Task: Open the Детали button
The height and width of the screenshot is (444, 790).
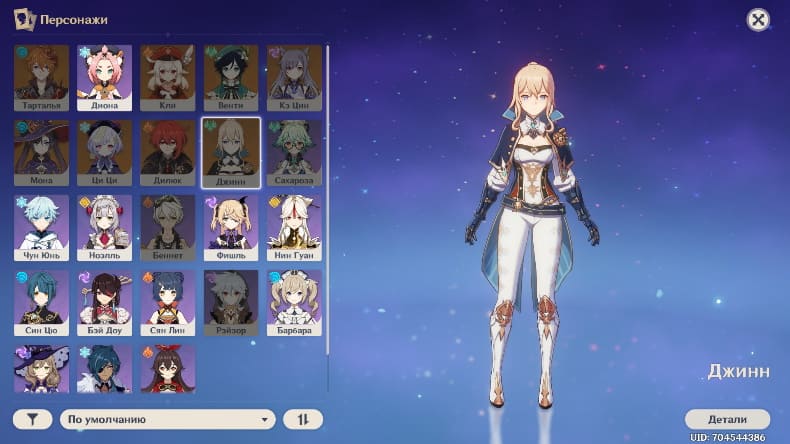Action: 727,419
